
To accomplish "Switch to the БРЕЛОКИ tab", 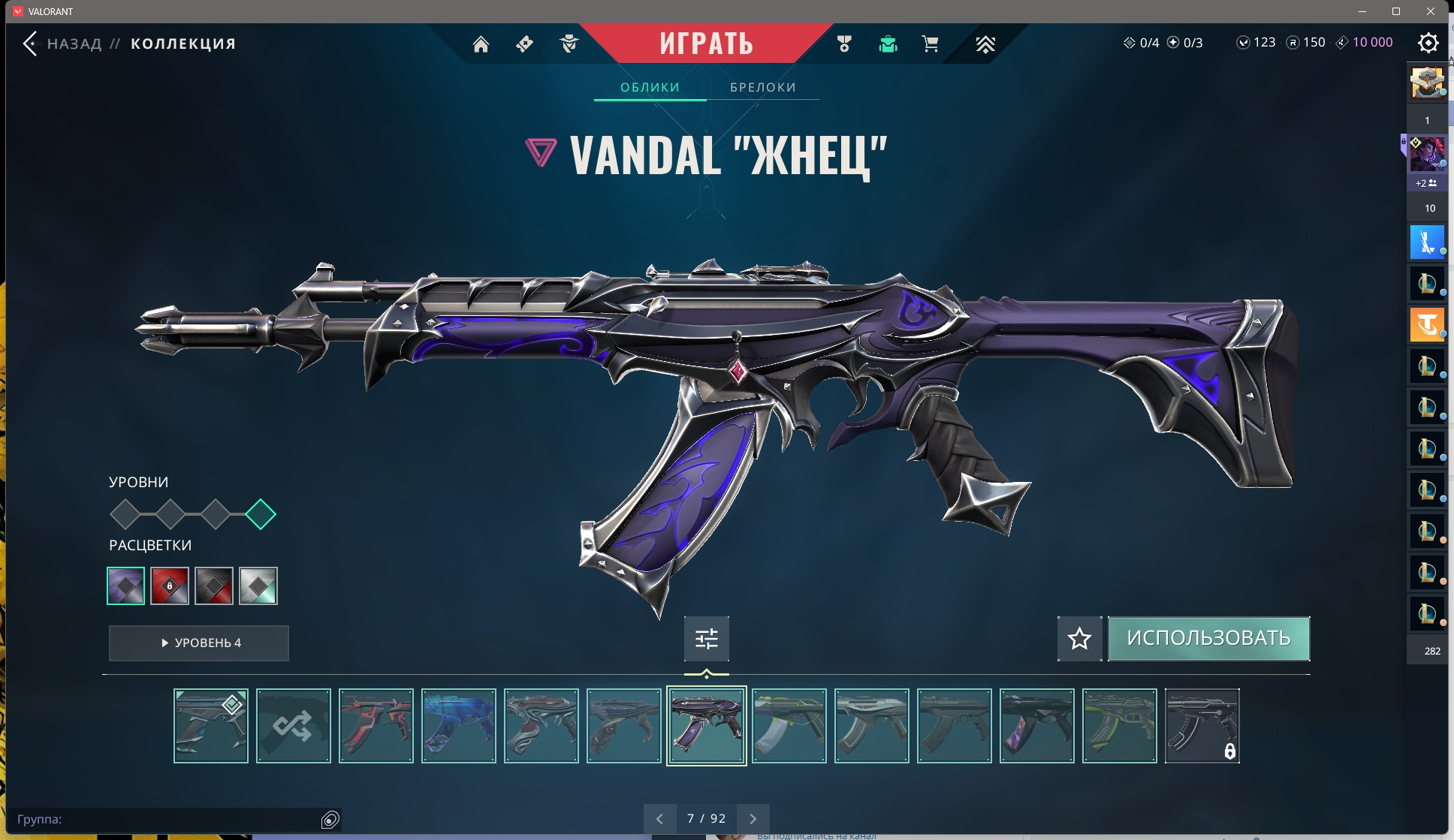I will click(x=762, y=87).
